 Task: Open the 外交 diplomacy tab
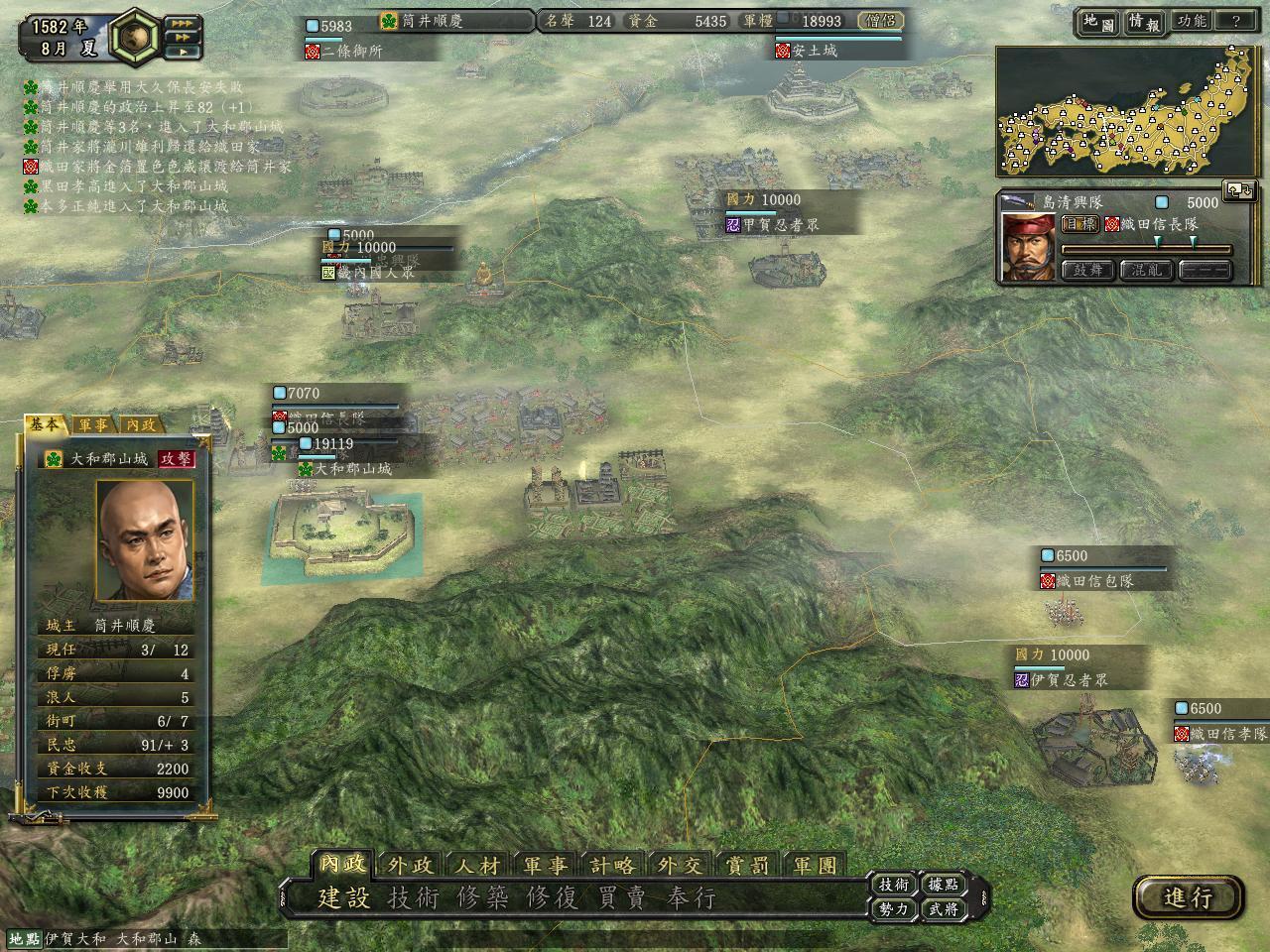[681, 866]
